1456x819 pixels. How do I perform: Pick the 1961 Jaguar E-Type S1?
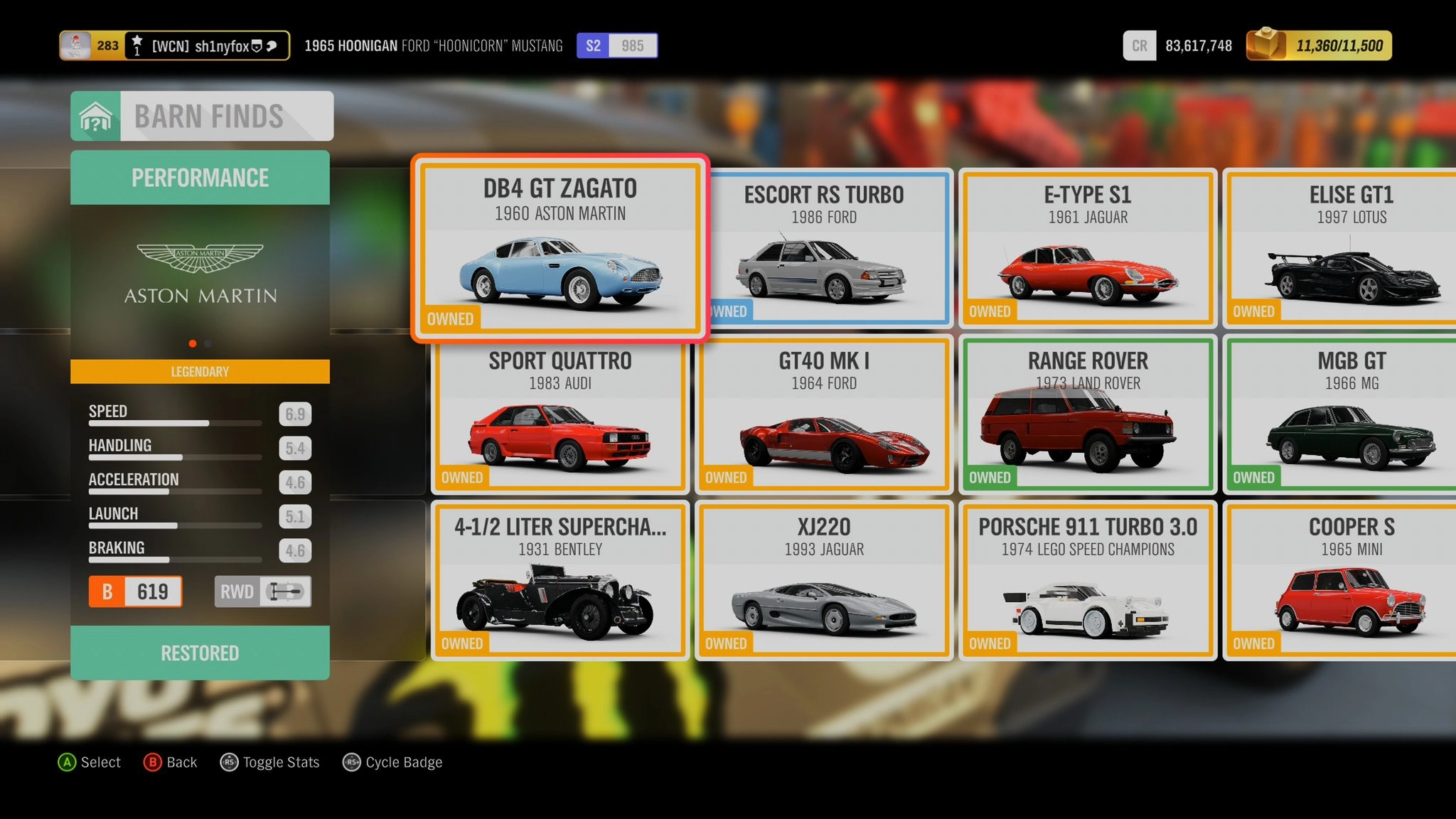(1088, 248)
